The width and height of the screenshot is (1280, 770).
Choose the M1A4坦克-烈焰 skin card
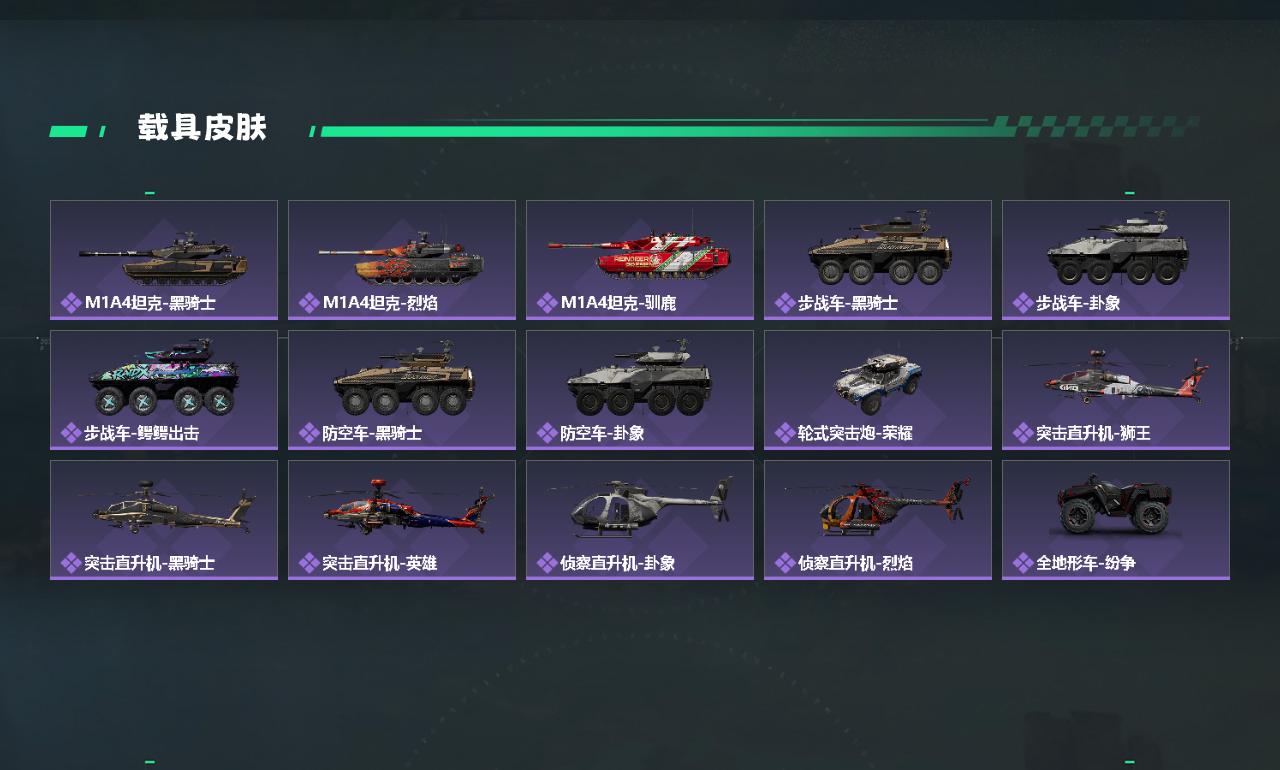click(402, 260)
